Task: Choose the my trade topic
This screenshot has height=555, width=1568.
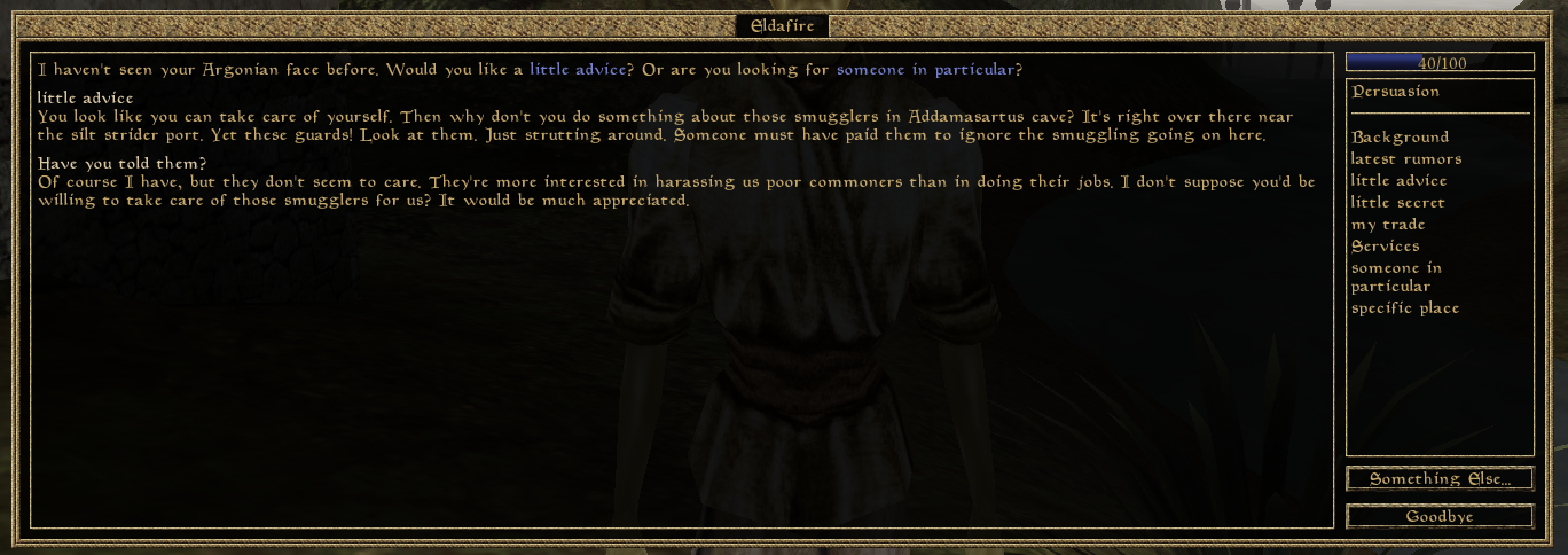Action: tap(1388, 224)
